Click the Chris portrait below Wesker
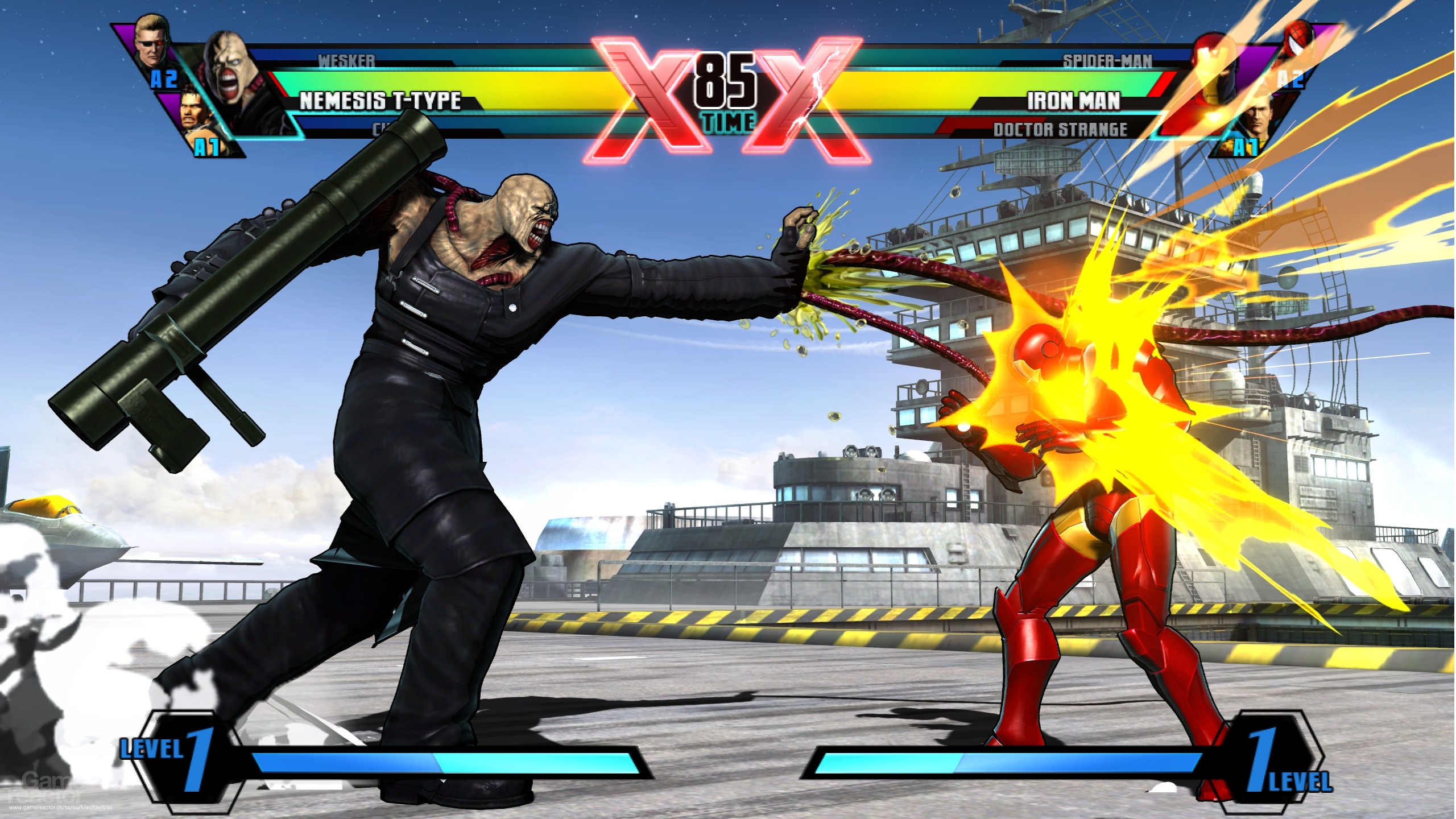 193,111
